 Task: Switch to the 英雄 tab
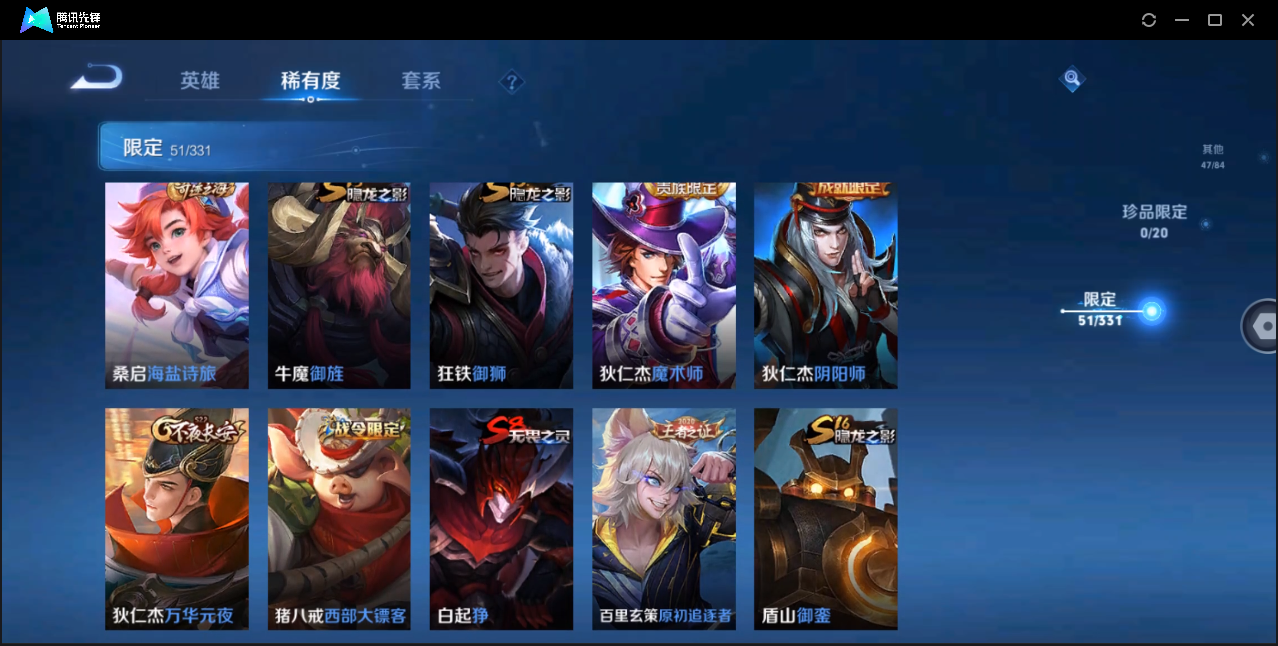pyautogui.click(x=200, y=81)
